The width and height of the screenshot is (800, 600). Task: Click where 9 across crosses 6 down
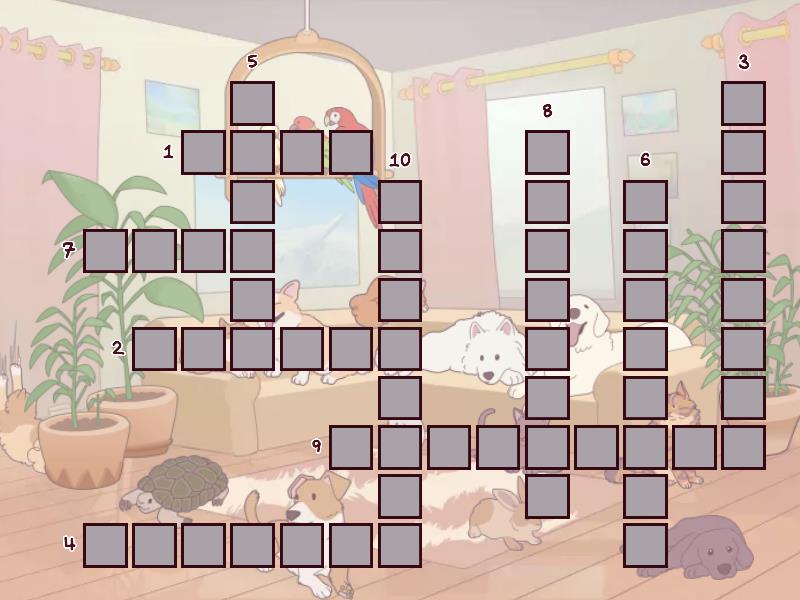click(x=645, y=446)
